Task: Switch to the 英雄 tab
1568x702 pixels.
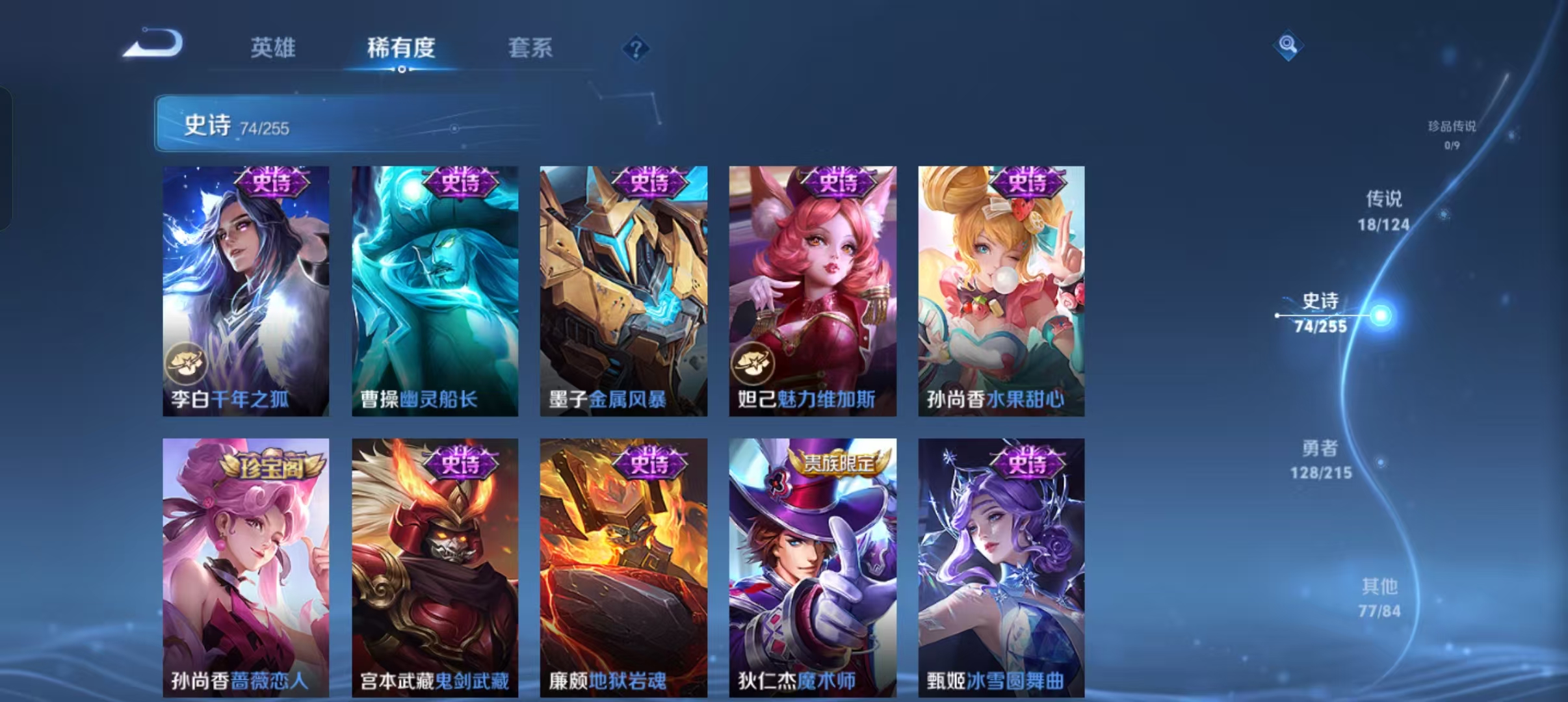Action: (273, 47)
